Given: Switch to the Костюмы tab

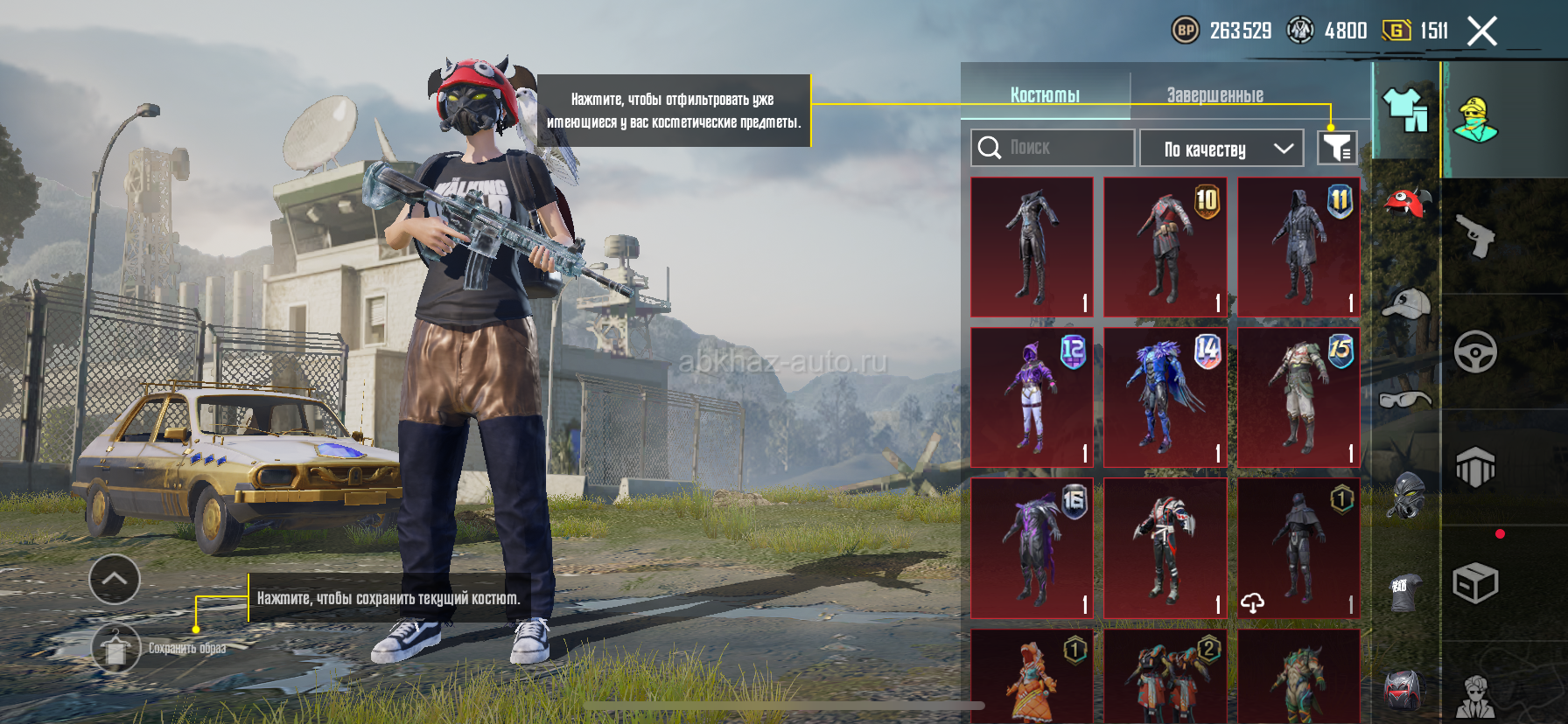Looking at the screenshot, I should tap(1045, 94).
